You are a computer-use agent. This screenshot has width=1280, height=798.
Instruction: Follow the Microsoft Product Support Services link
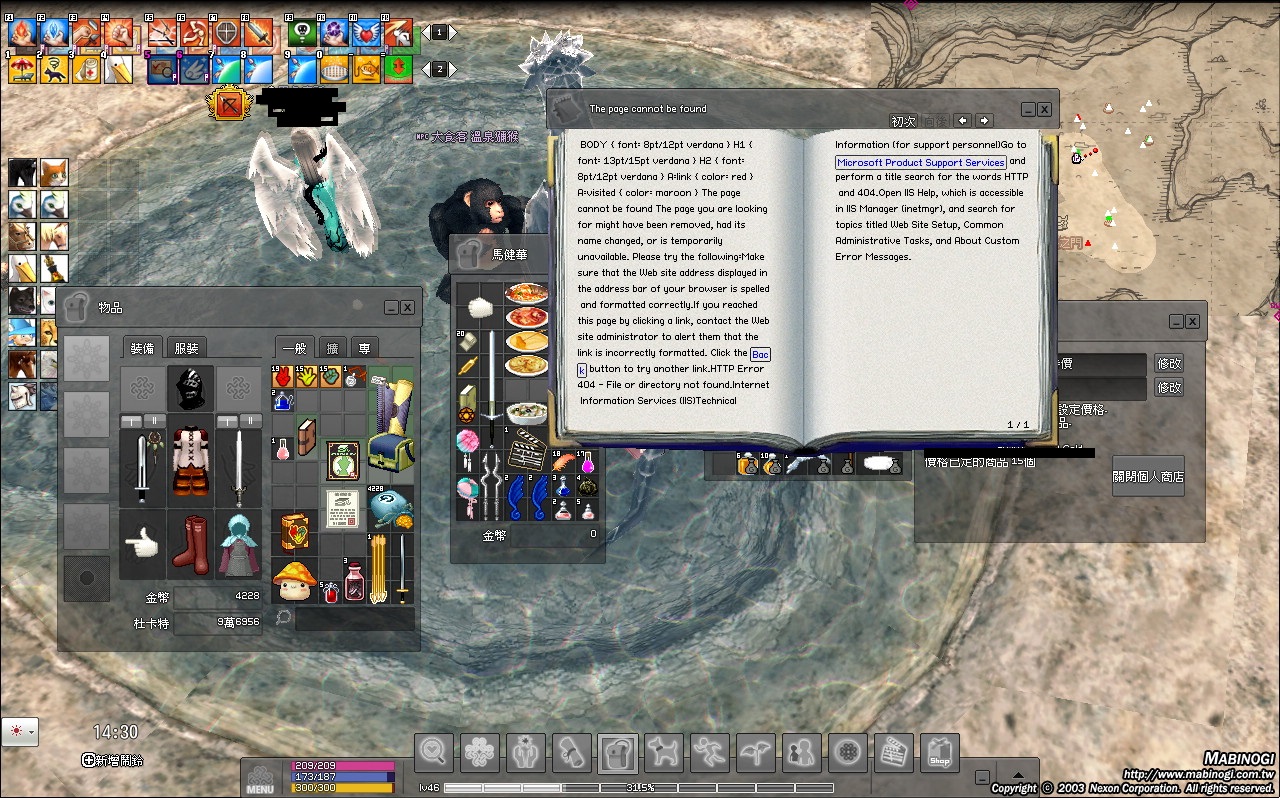[920, 162]
